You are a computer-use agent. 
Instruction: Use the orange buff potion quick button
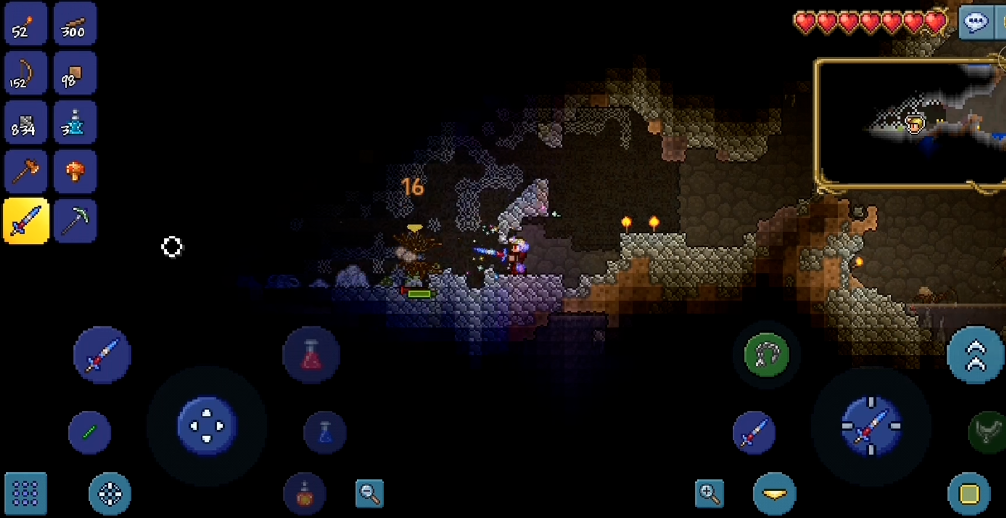click(304, 493)
